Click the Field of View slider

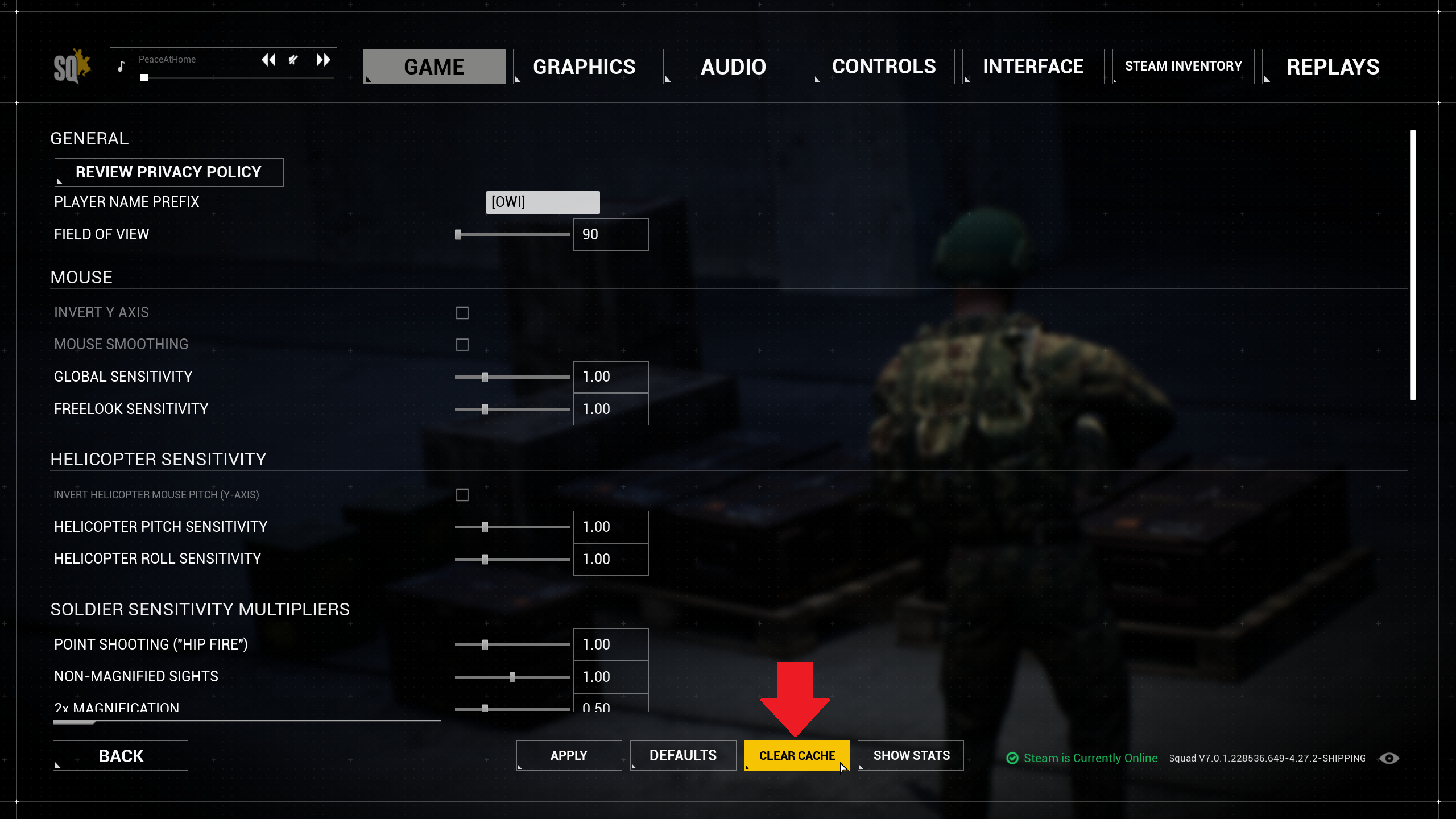pyautogui.click(x=512, y=234)
